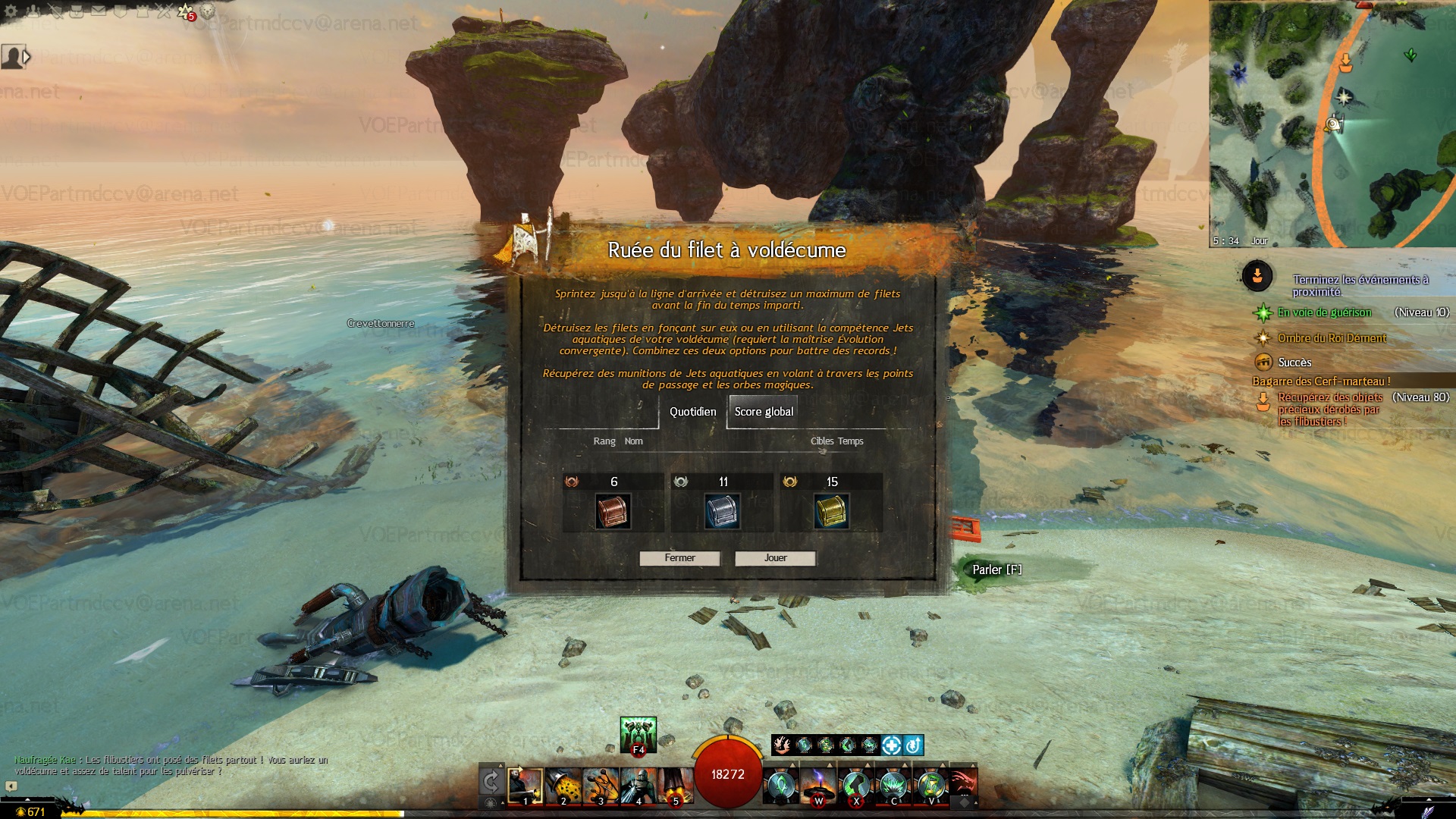Screen dimensions: 1456x819
Task: Select the En voie de guérison objective
Action: 1324,312
